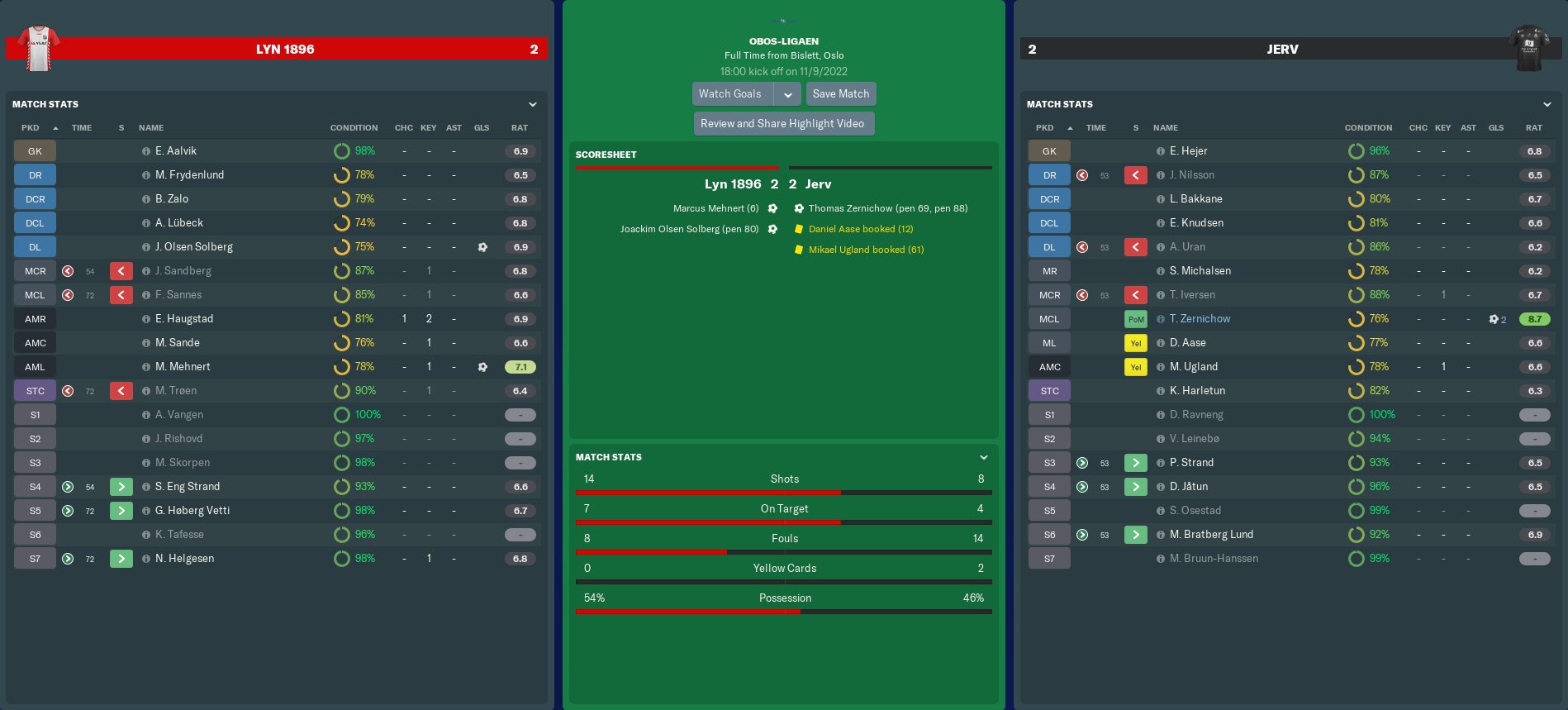The height and width of the screenshot is (710, 1568).
Task: Click the Lyn 1896 team name header
Action: tap(285, 50)
